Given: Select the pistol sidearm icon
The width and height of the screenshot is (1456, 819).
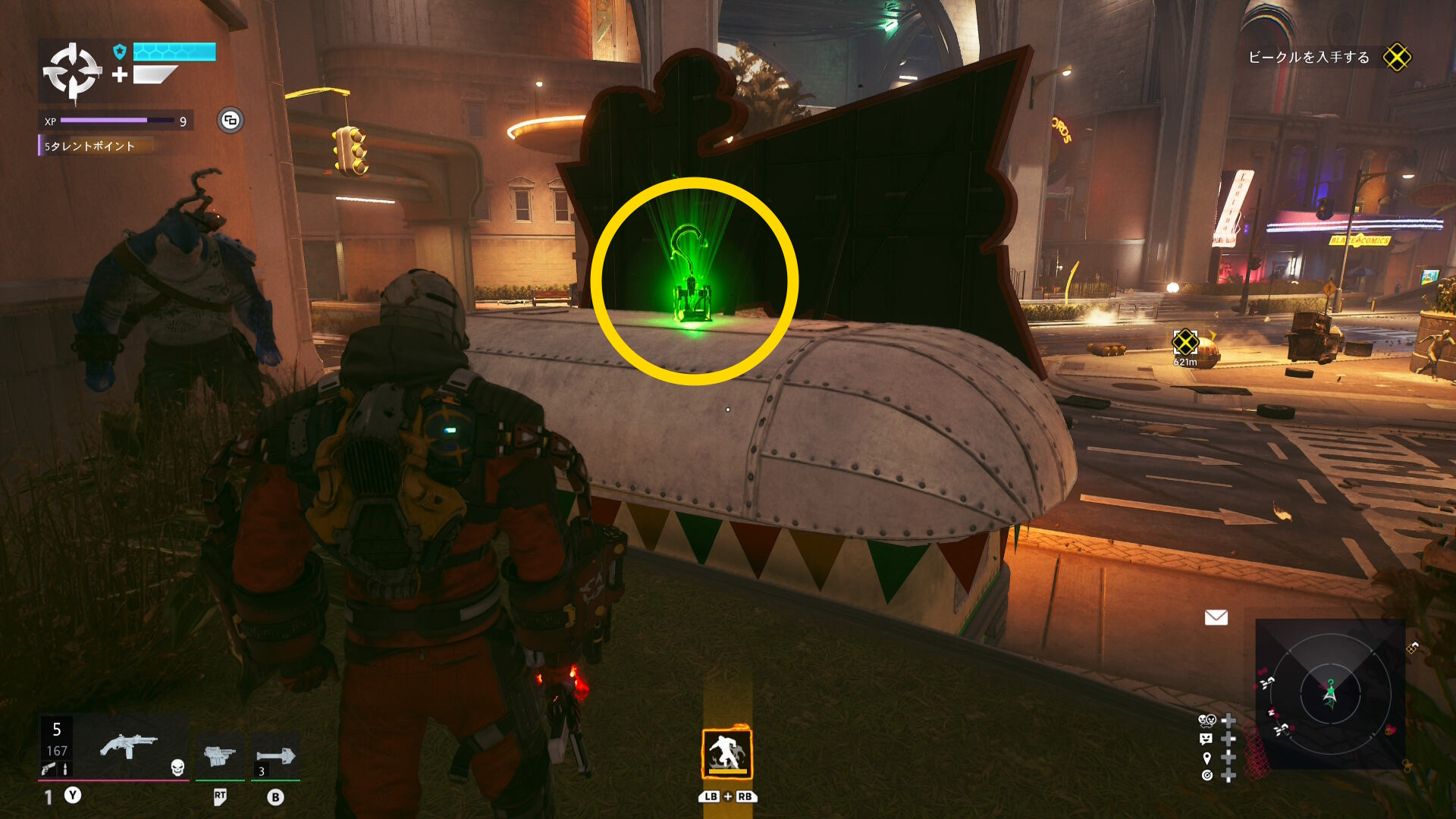Looking at the screenshot, I should [x=48, y=769].
